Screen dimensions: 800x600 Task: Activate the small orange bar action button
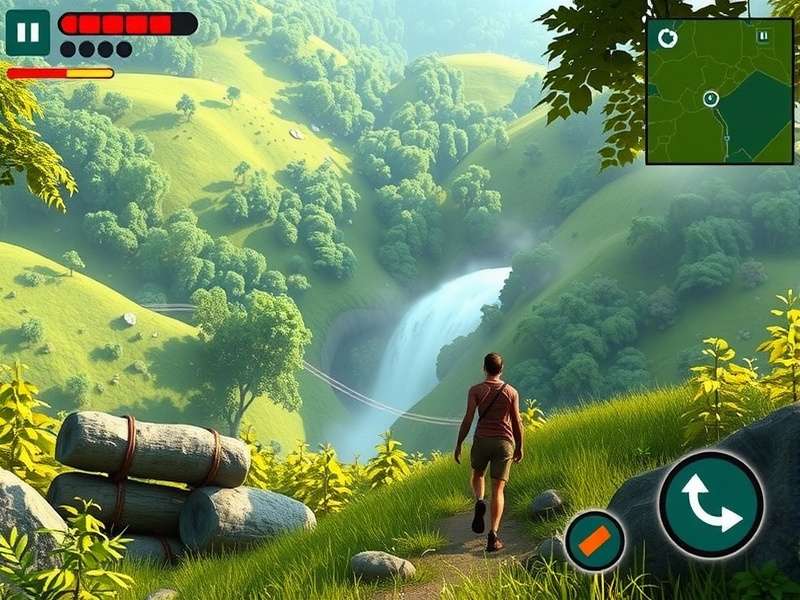(x=595, y=541)
